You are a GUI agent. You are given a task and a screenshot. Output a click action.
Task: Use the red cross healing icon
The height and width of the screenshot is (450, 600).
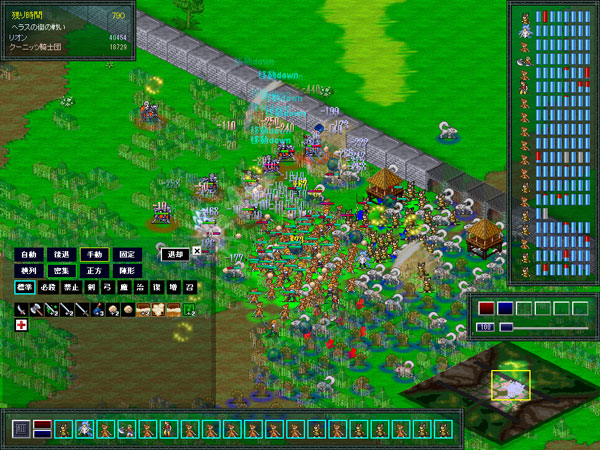pos(21,326)
